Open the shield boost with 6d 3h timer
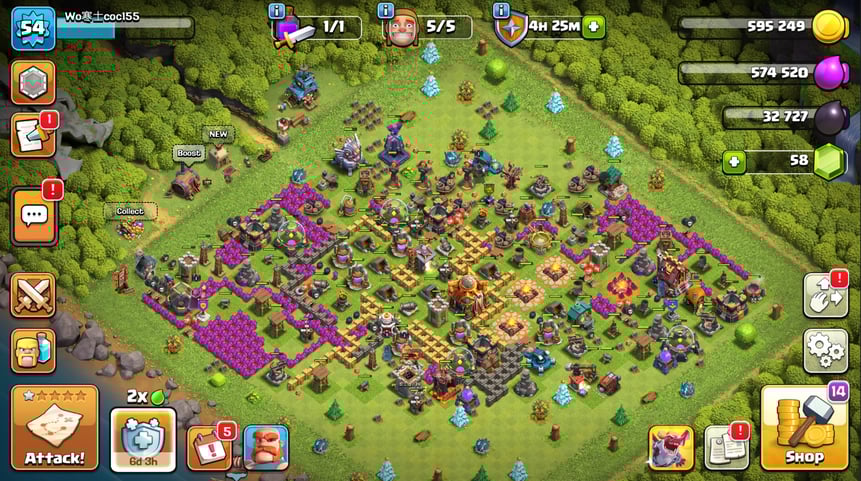 [x=142, y=436]
